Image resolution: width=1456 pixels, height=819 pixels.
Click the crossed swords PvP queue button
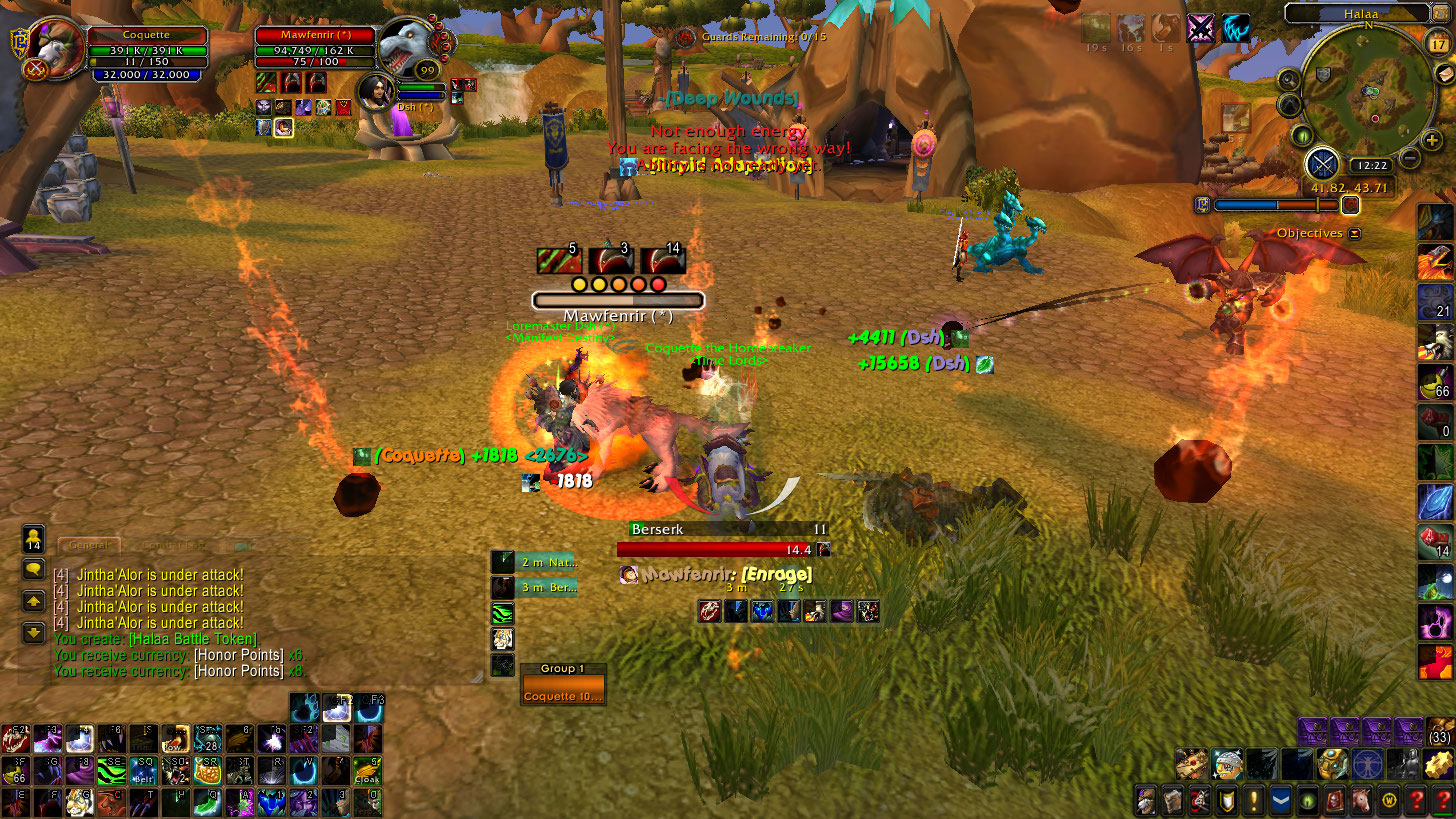coord(1323,163)
